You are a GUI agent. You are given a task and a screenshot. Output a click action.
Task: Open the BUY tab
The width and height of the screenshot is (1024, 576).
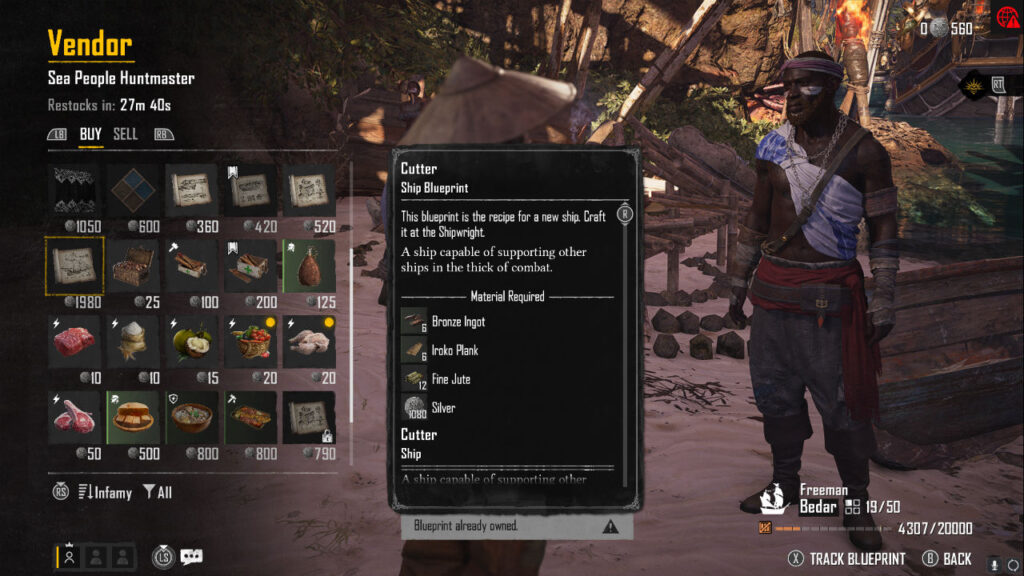pos(91,134)
